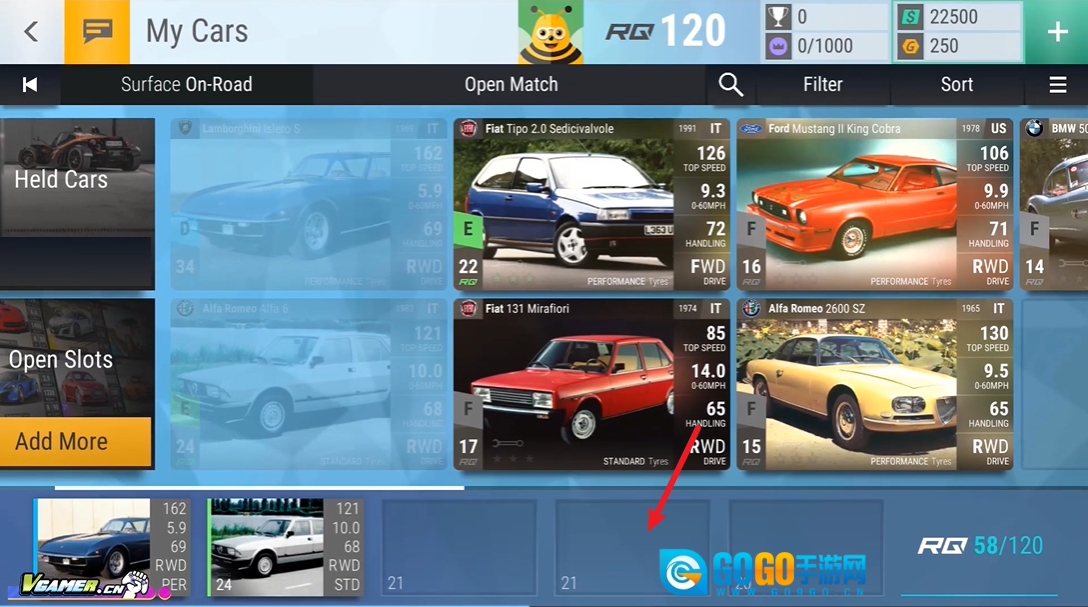This screenshot has width=1088, height=607.
Task: Click the Add More slots button
Action: [75, 441]
